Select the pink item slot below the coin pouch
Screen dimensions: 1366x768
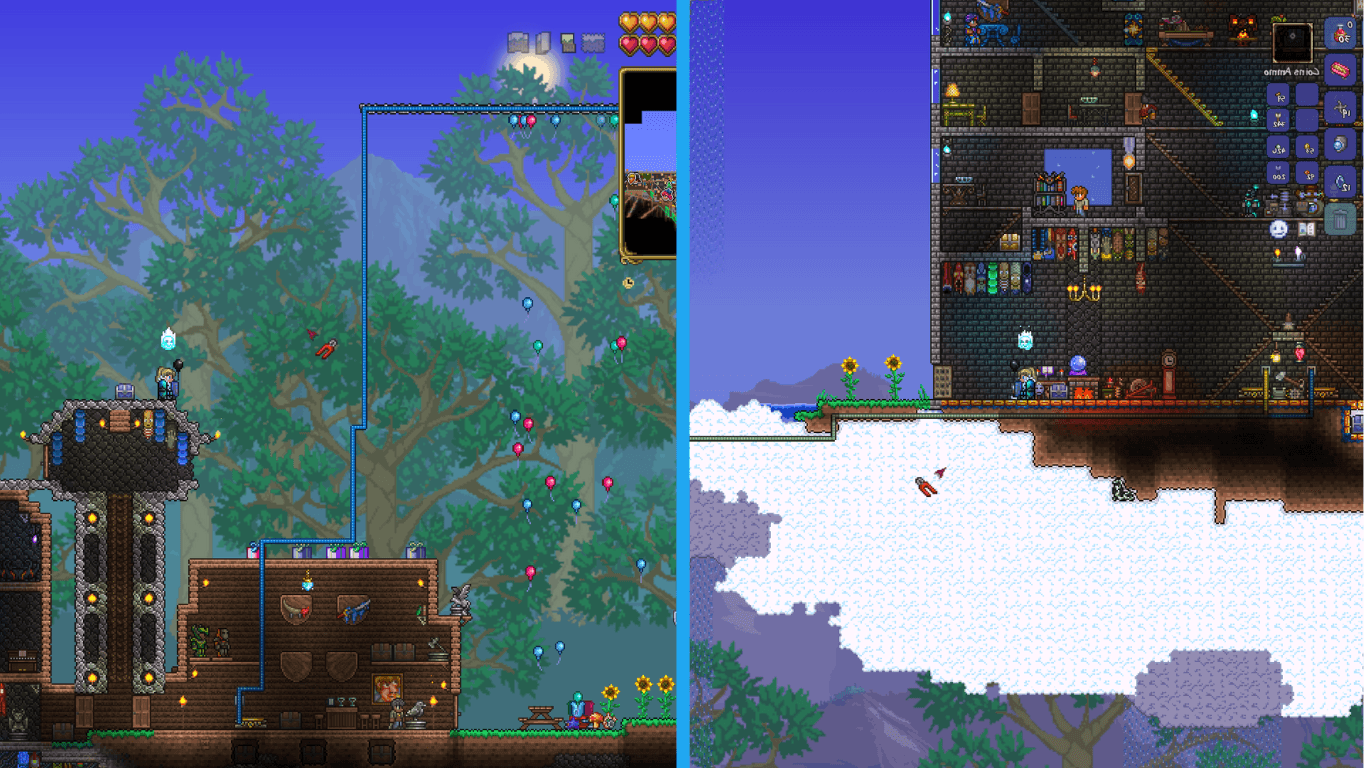click(x=1339, y=71)
